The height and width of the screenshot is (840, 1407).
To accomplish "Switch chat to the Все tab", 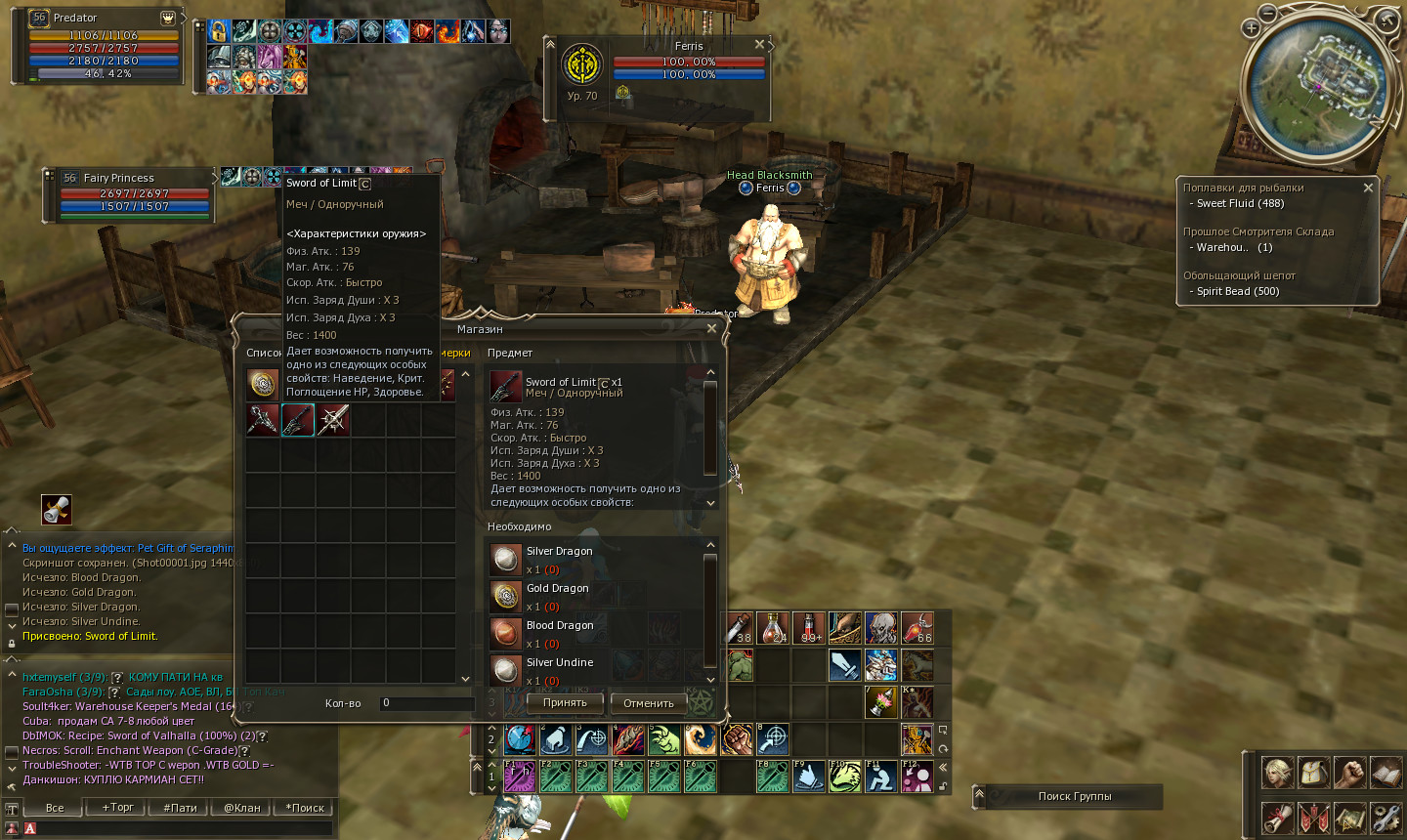I will point(55,808).
